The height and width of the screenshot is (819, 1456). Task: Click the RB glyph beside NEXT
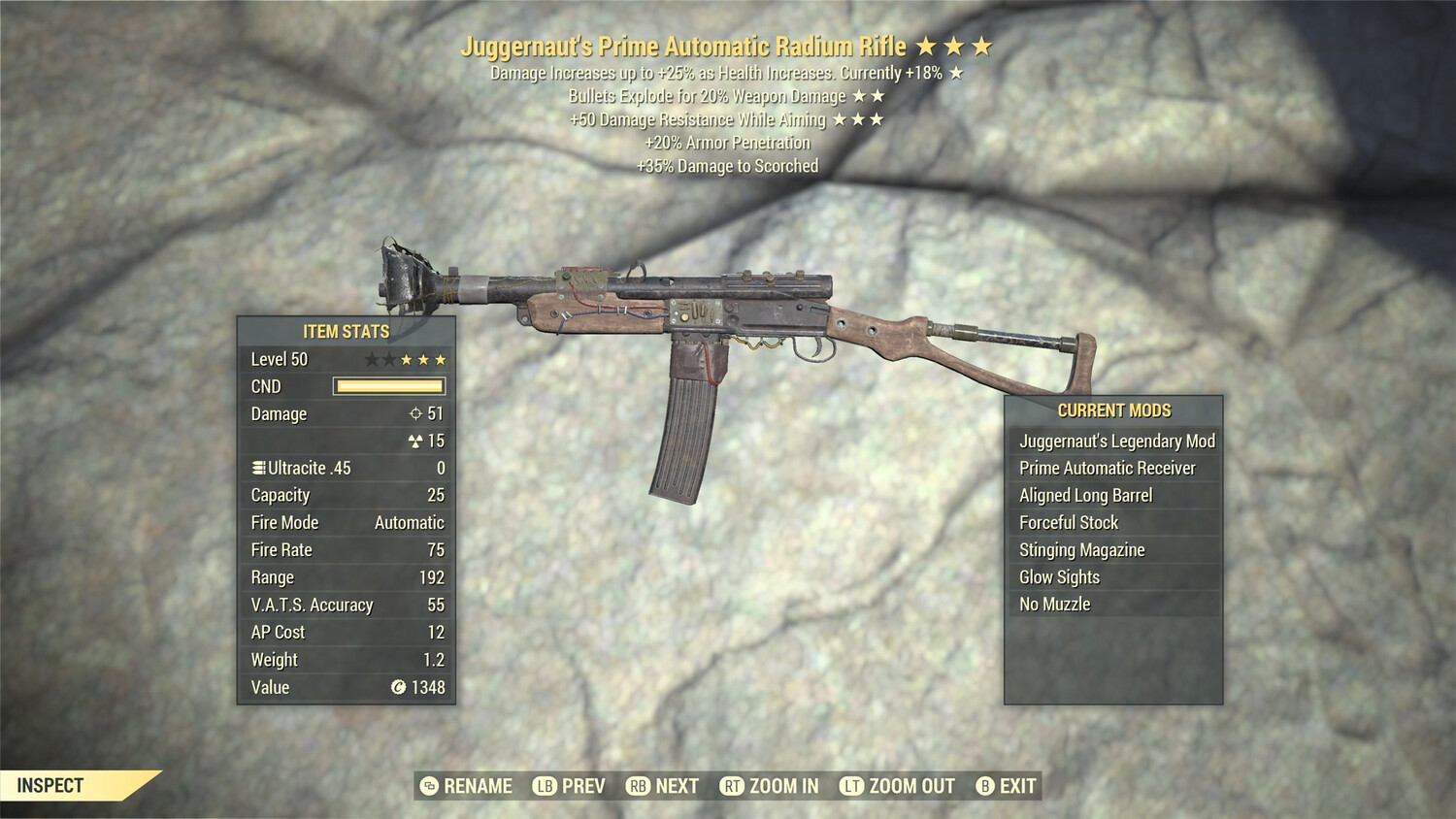(640, 786)
